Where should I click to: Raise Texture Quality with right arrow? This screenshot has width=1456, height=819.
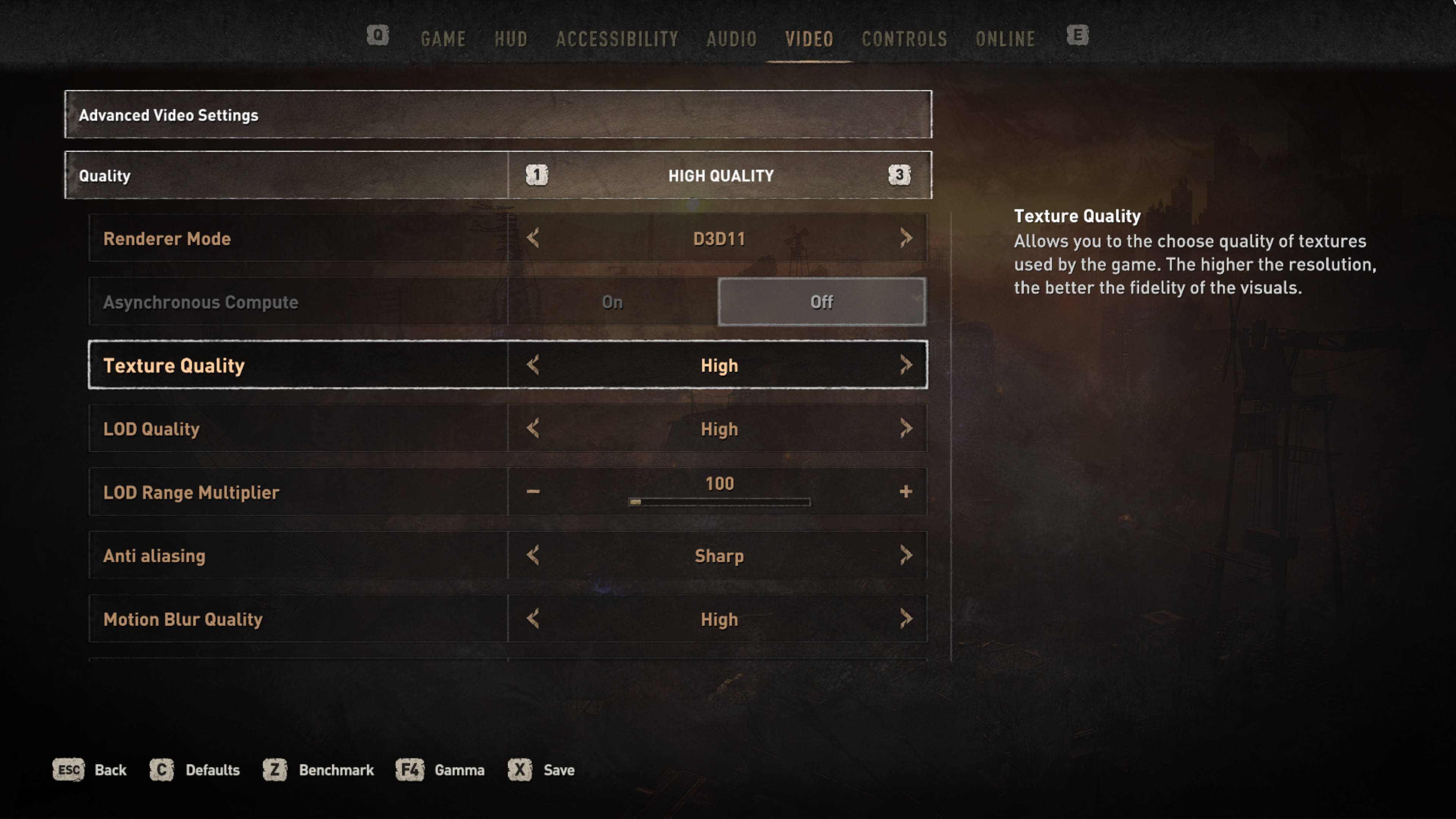click(x=906, y=365)
